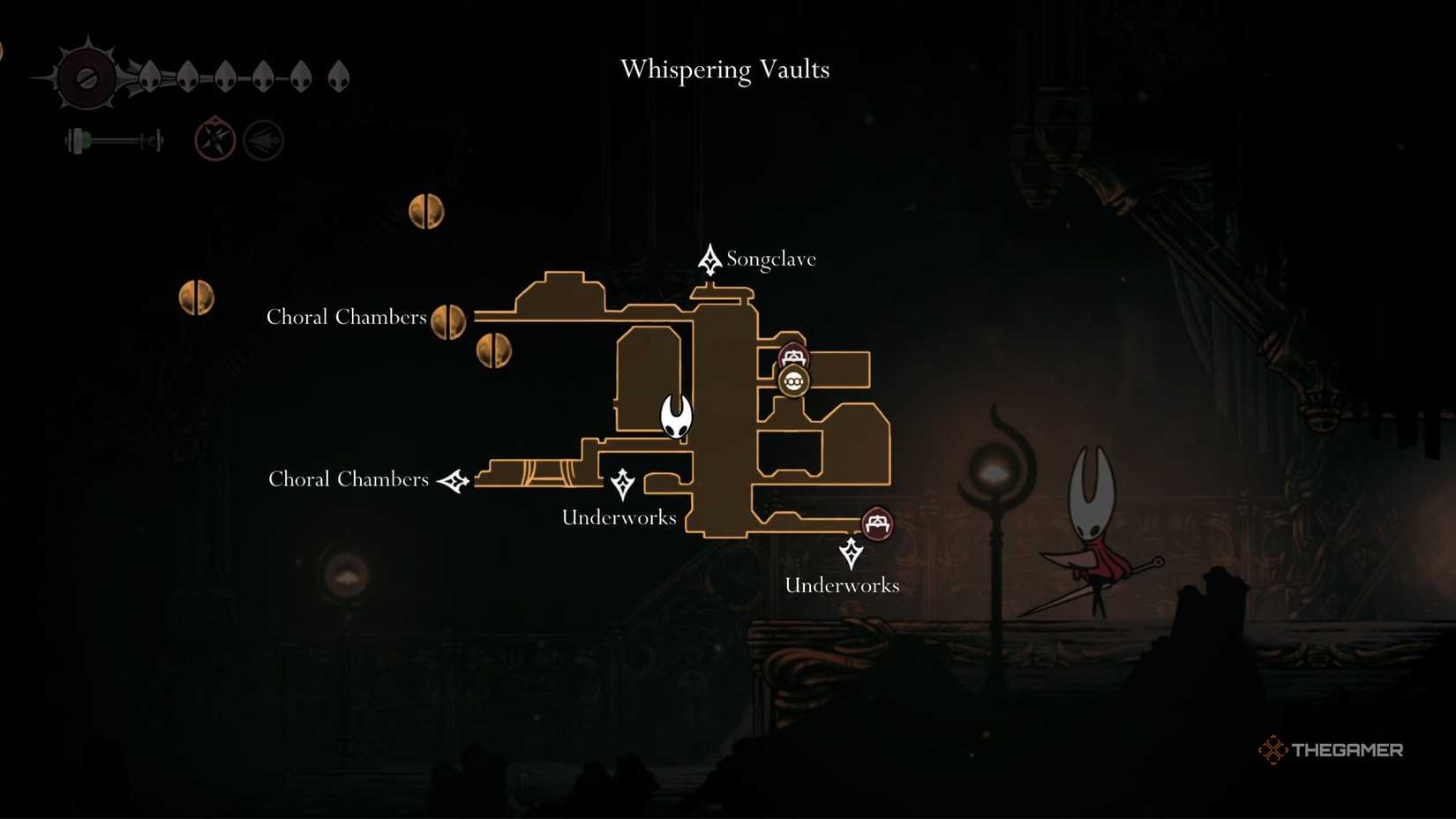
Task: Click the Songclave label text
Action: (x=772, y=259)
